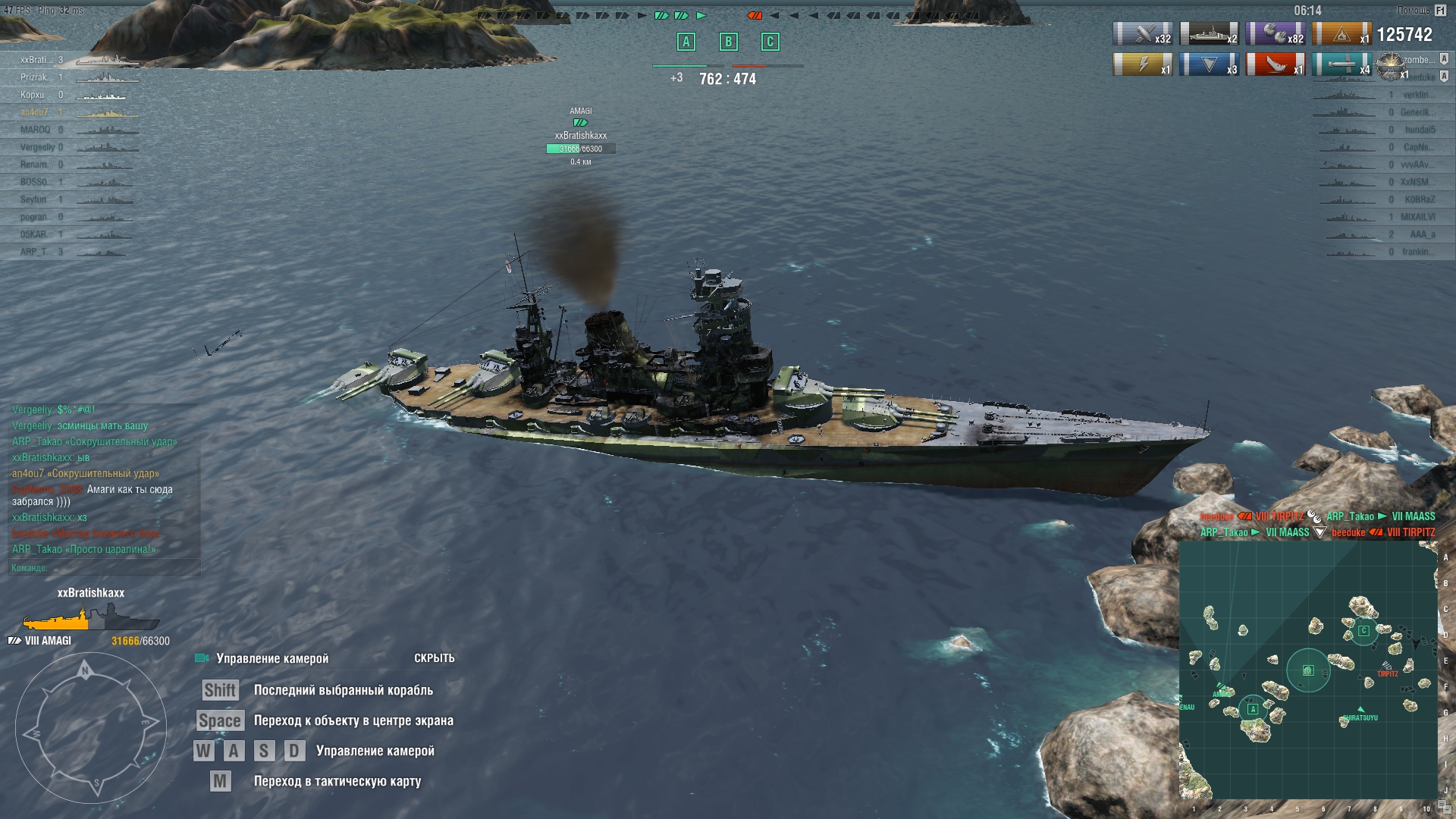Pick Vergeeliy from the allied roster
This screenshot has height=819, width=1456.
point(37,147)
